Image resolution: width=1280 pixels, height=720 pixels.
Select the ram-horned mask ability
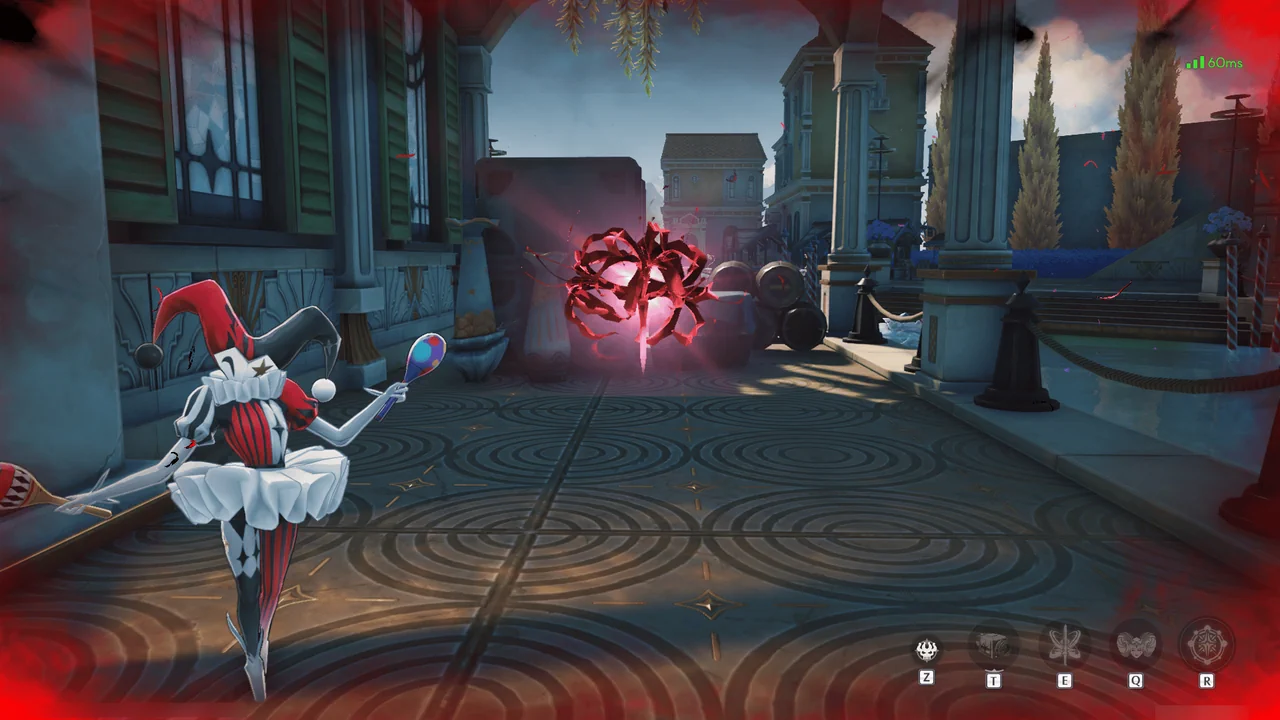click(1135, 646)
